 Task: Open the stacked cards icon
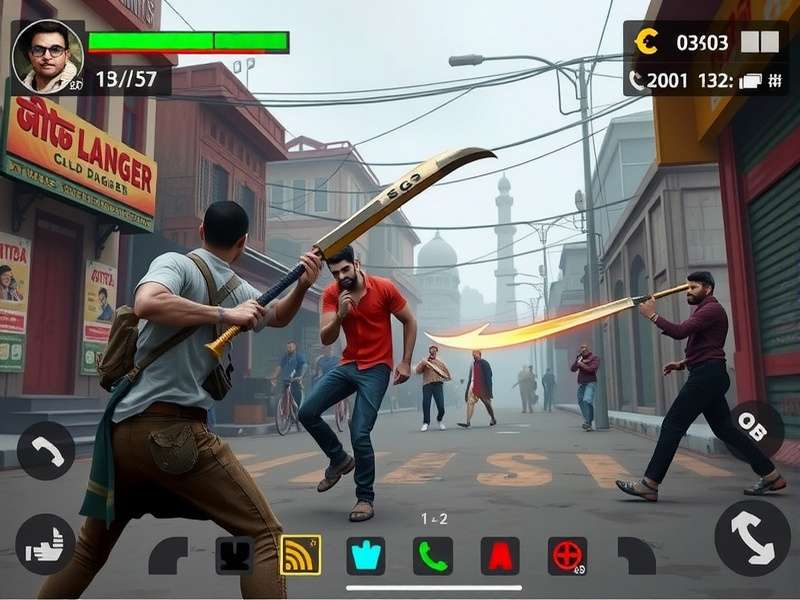click(749, 82)
